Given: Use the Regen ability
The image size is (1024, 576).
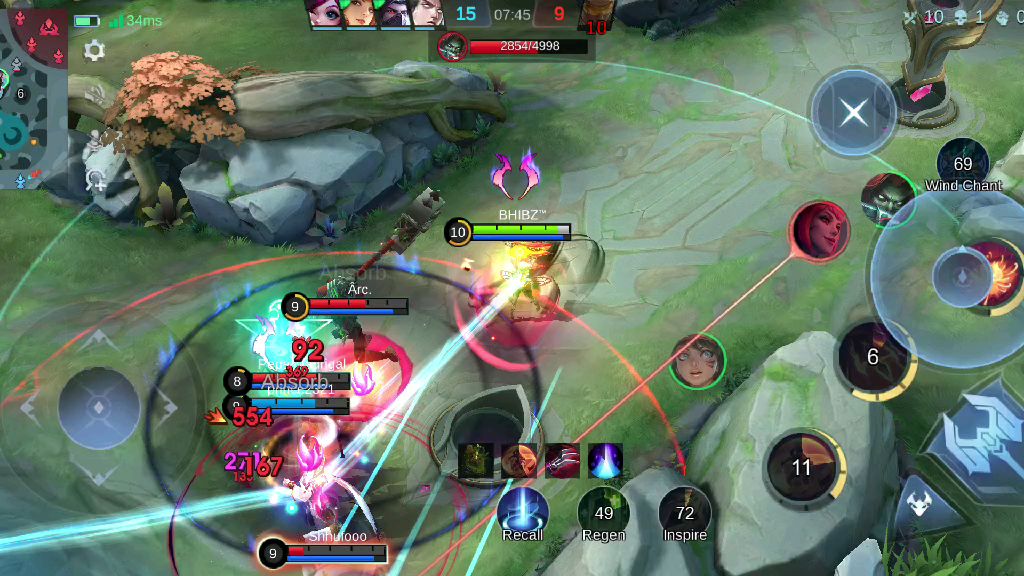Looking at the screenshot, I should pyautogui.click(x=603, y=512).
